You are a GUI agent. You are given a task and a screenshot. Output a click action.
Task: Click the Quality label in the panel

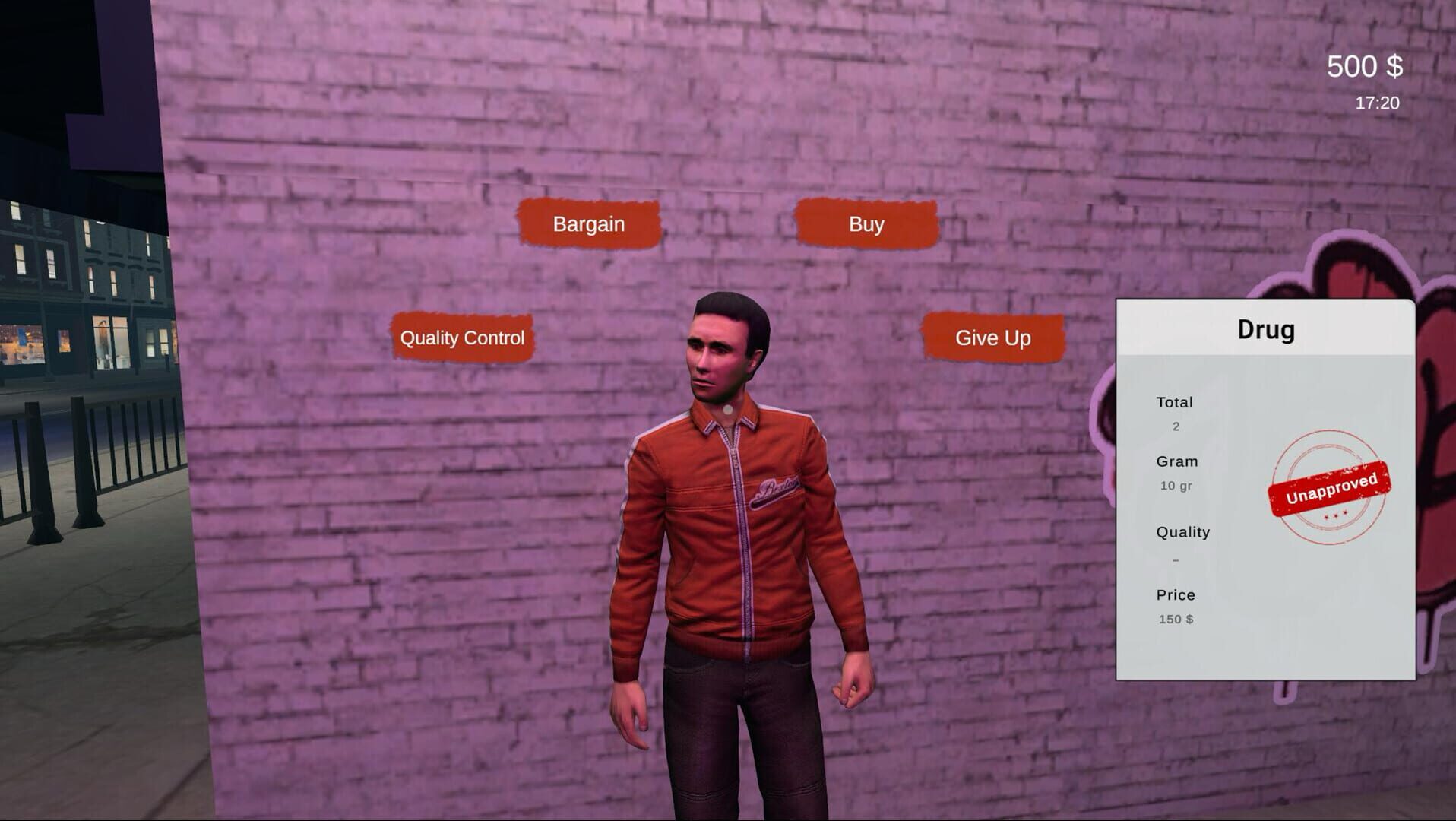point(1182,532)
